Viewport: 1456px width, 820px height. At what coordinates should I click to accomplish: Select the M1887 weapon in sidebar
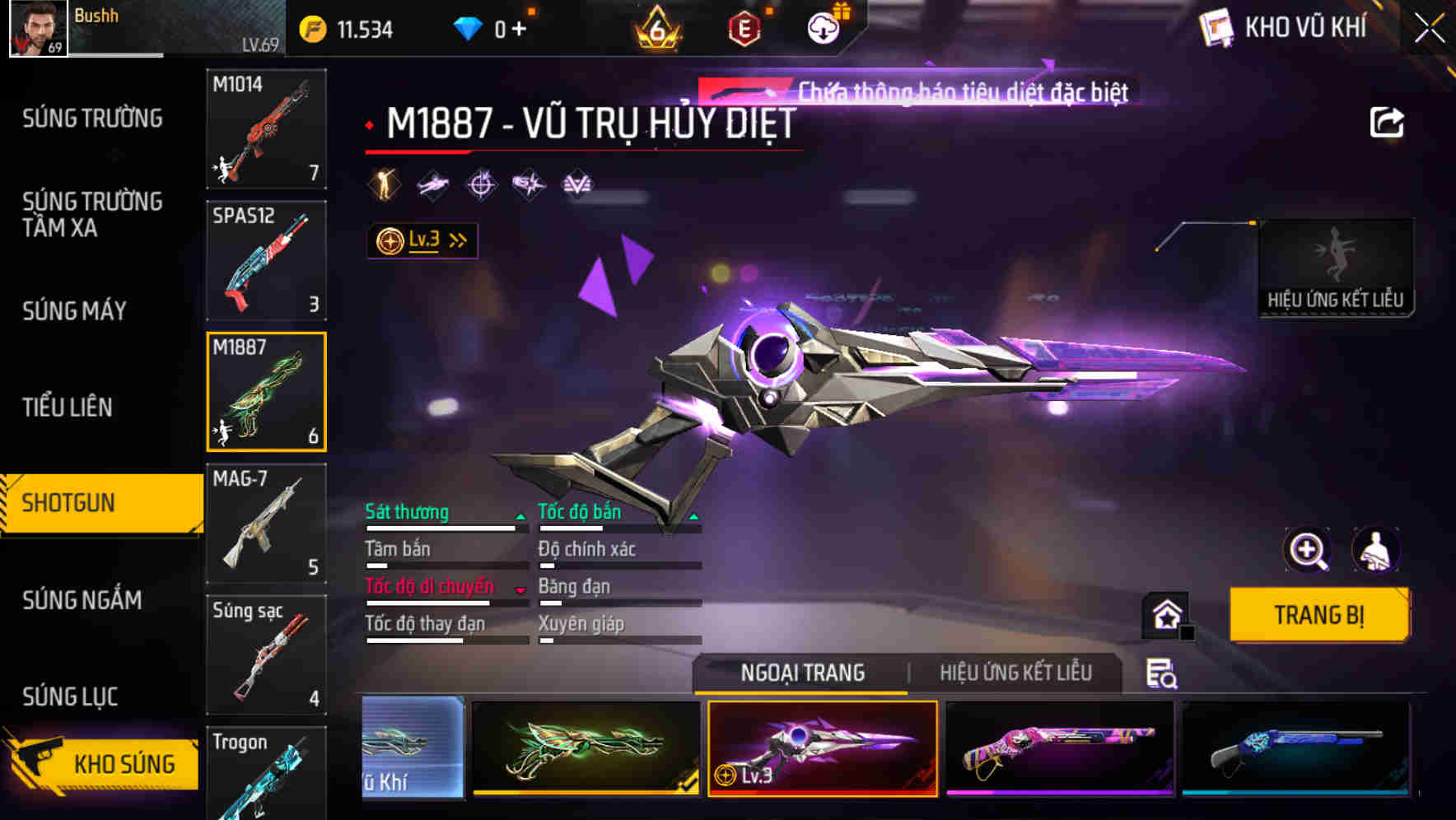pyautogui.click(x=266, y=391)
